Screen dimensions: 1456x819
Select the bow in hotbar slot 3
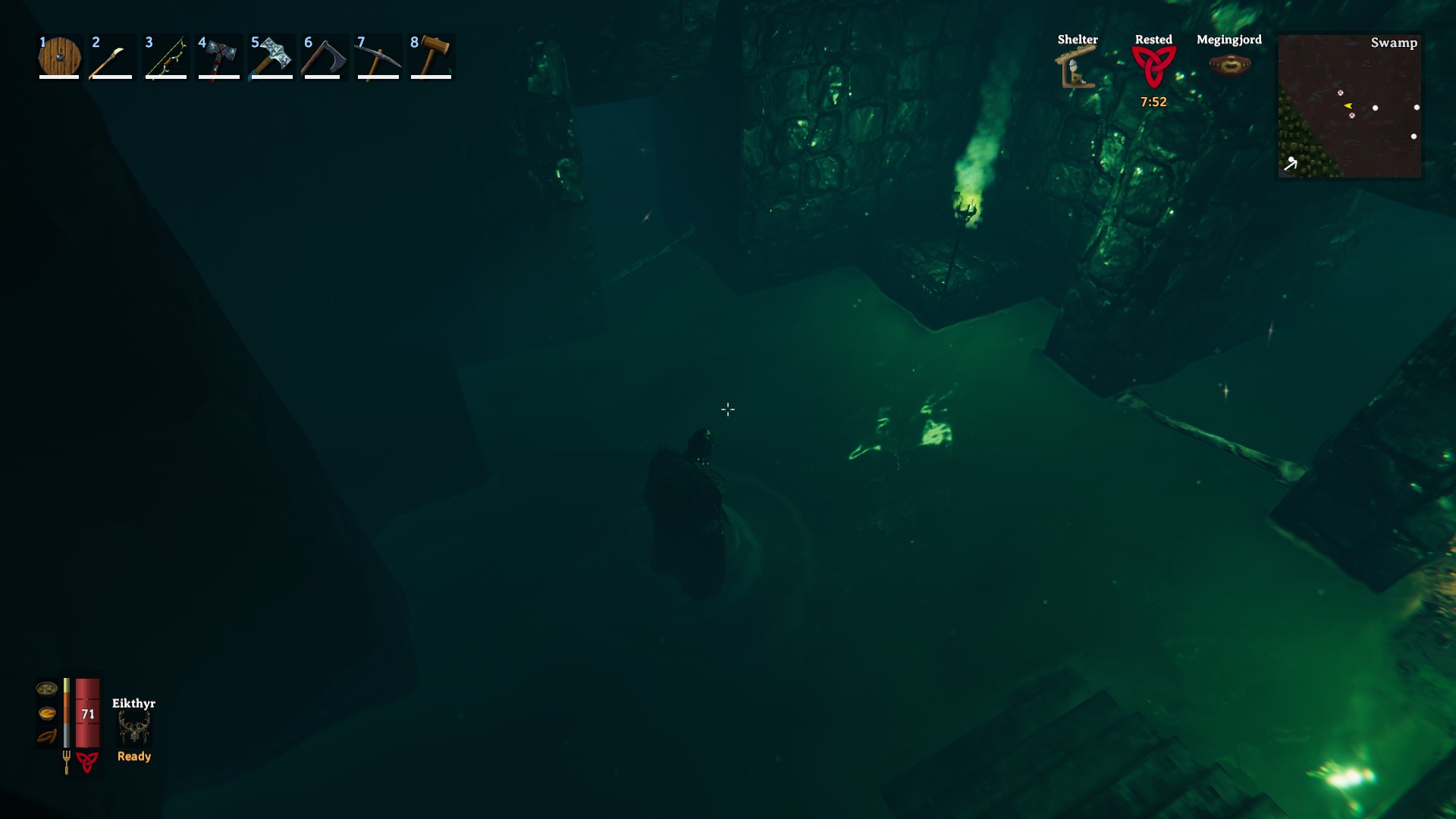[165, 57]
